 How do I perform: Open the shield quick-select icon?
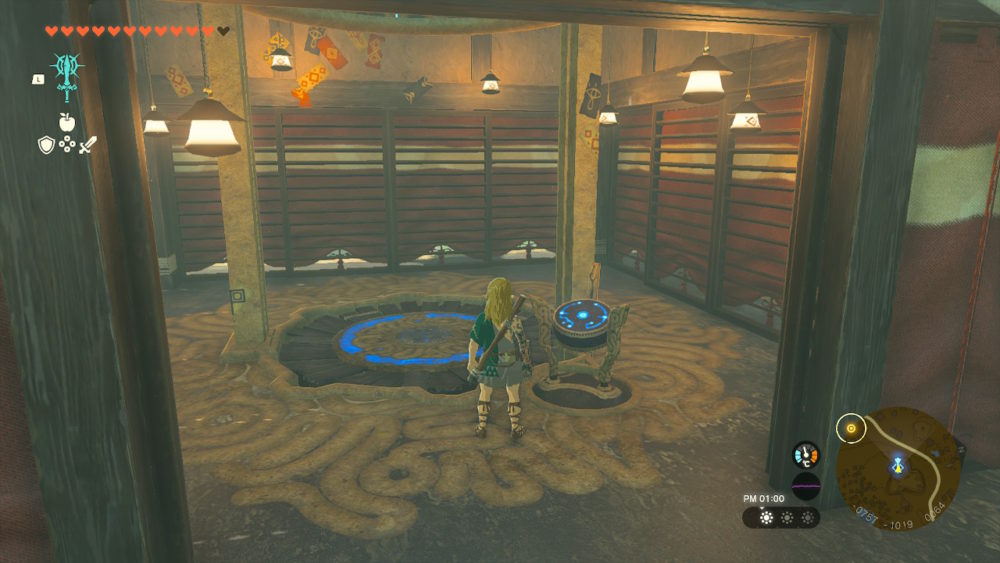click(46, 145)
